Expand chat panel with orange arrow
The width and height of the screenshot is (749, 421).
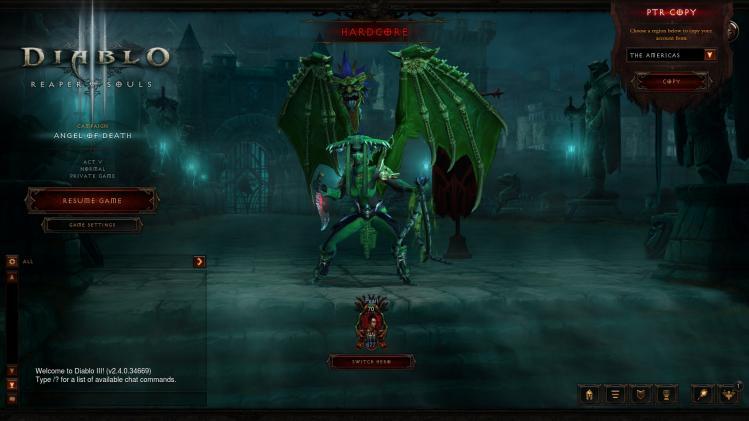tap(199, 261)
